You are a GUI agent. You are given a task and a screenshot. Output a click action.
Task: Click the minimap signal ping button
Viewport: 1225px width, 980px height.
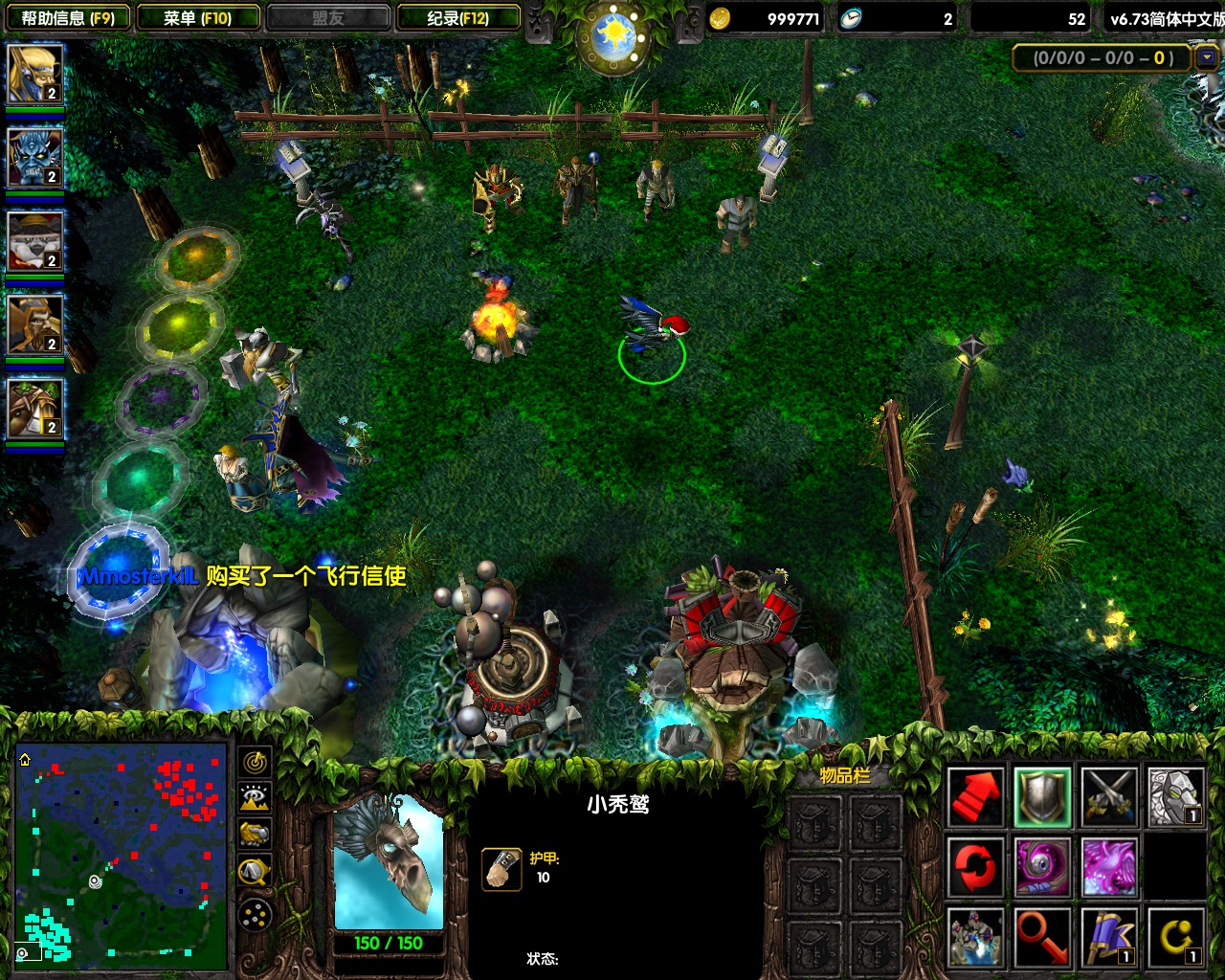pyautogui.click(x=255, y=762)
